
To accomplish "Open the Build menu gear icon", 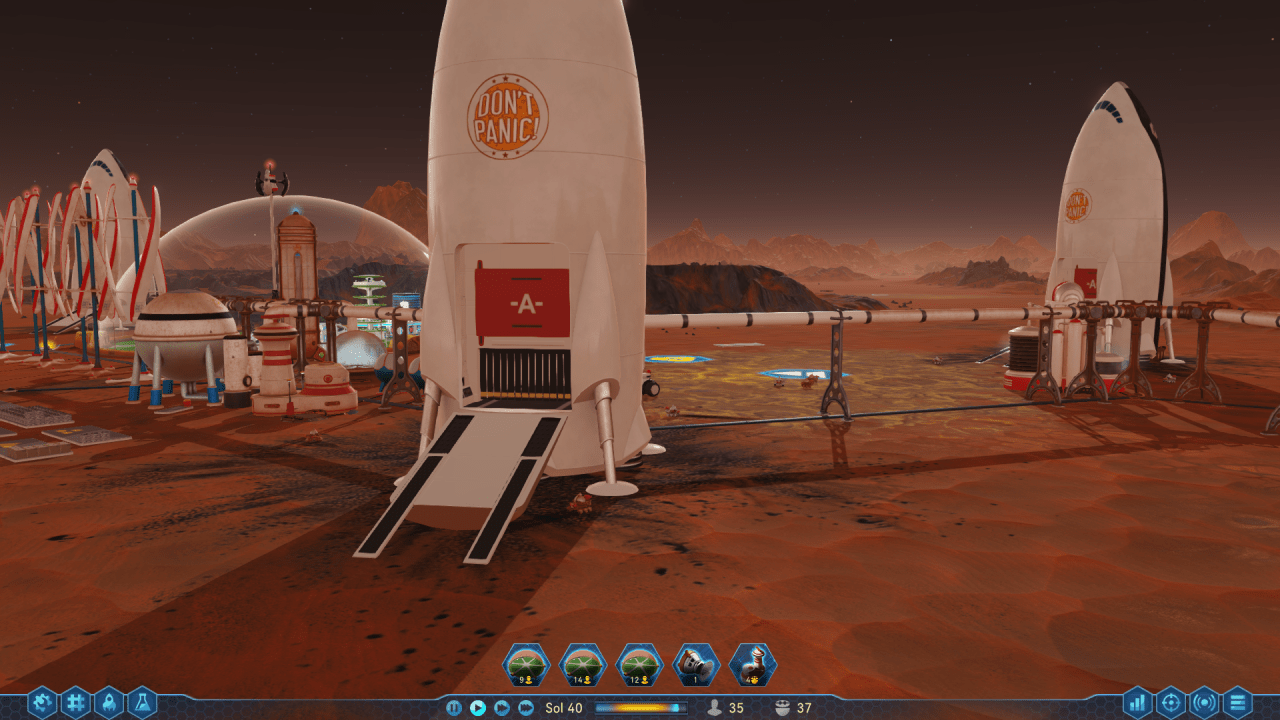I will click(42, 702).
